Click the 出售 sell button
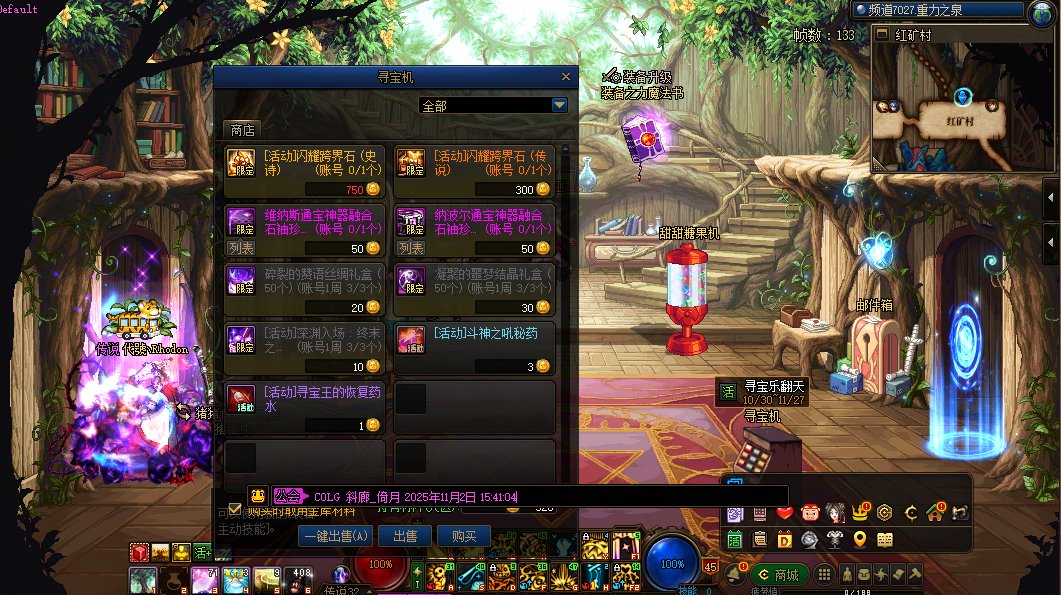Image resolution: width=1061 pixels, height=595 pixels. (x=405, y=536)
